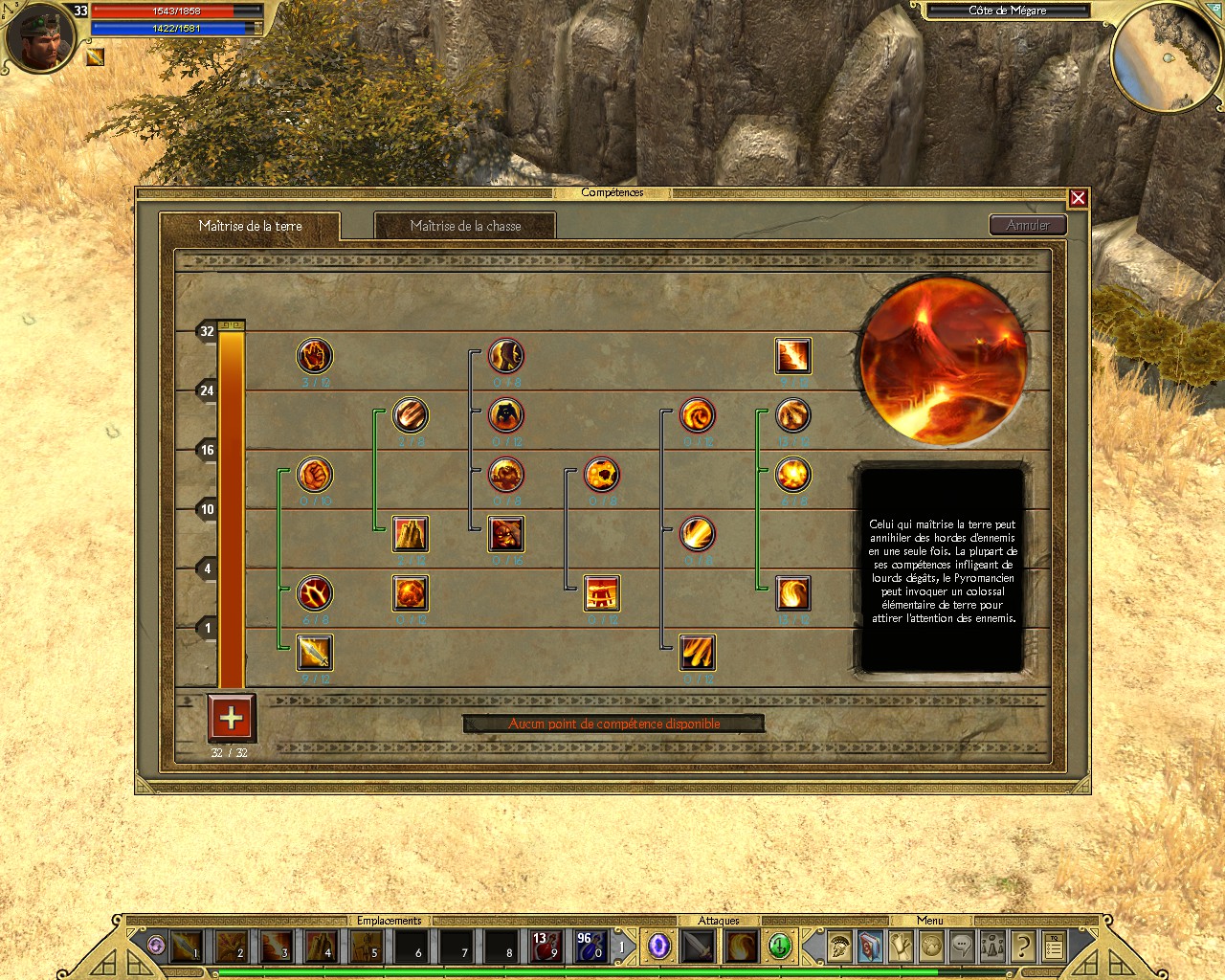This screenshot has width=1225, height=980.
Task: Open chat with the speech bubble icon
Action: pos(962,946)
